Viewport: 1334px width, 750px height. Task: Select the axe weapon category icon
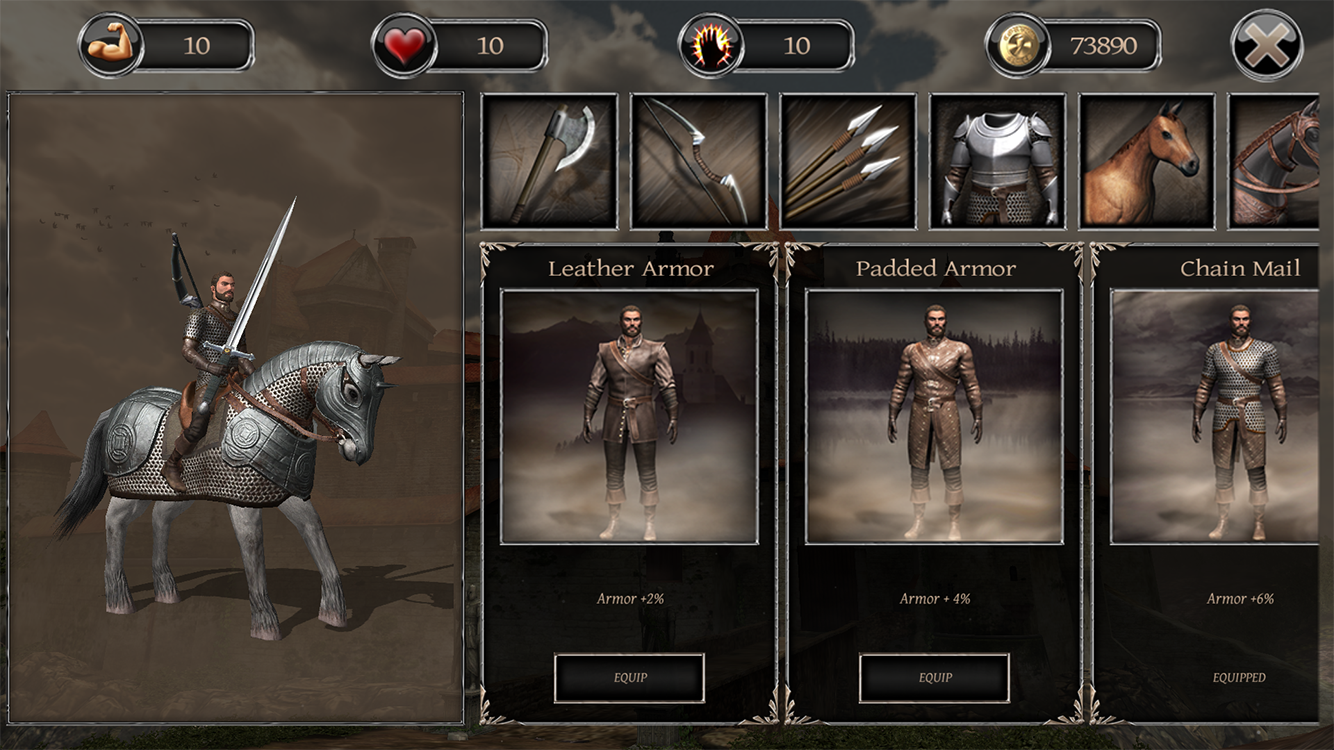[x=549, y=160]
